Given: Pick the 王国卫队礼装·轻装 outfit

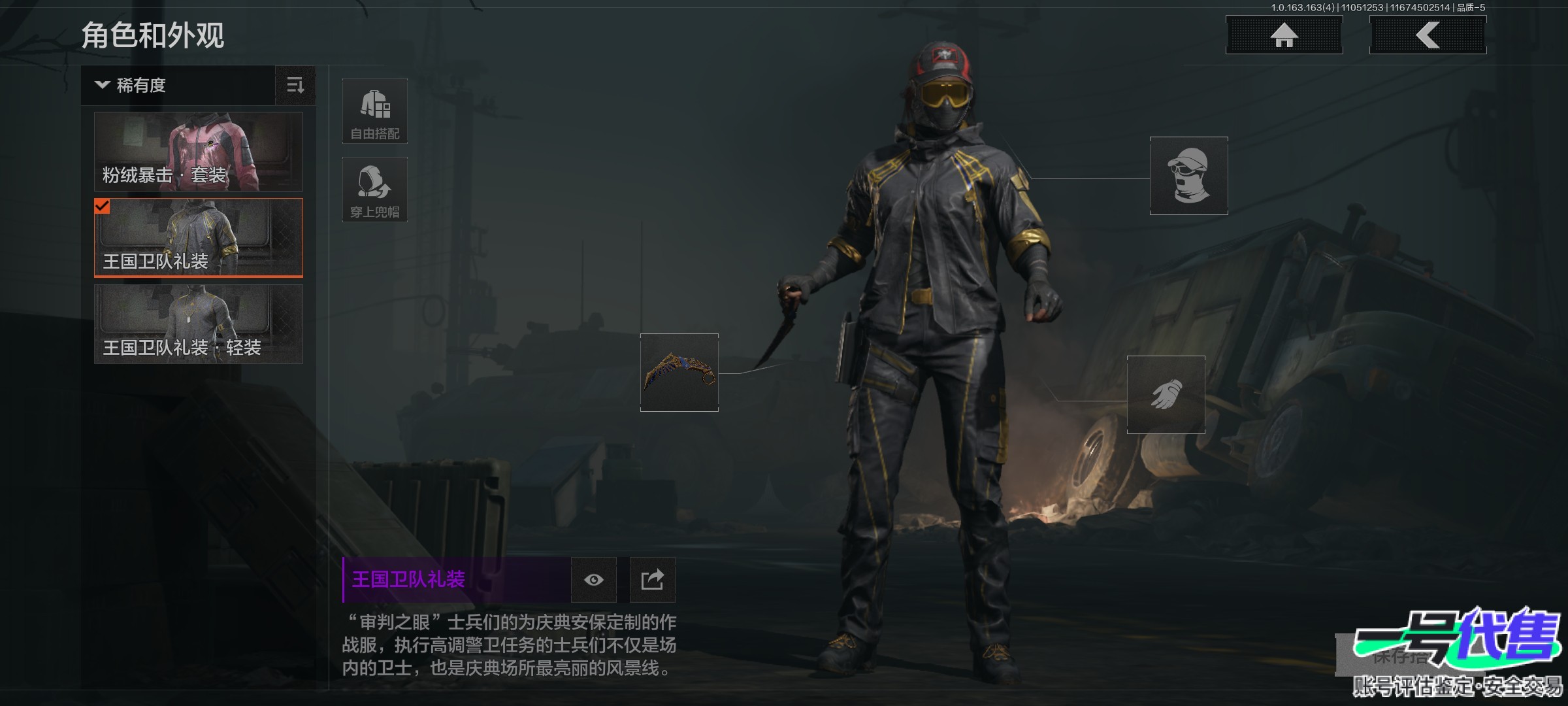Looking at the screenshot, I should (199, 324).
